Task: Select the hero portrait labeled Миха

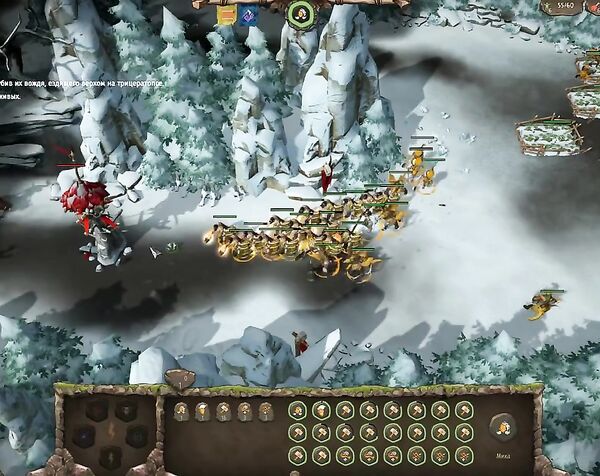Action: pyautogui.click(x=502, y=423)
